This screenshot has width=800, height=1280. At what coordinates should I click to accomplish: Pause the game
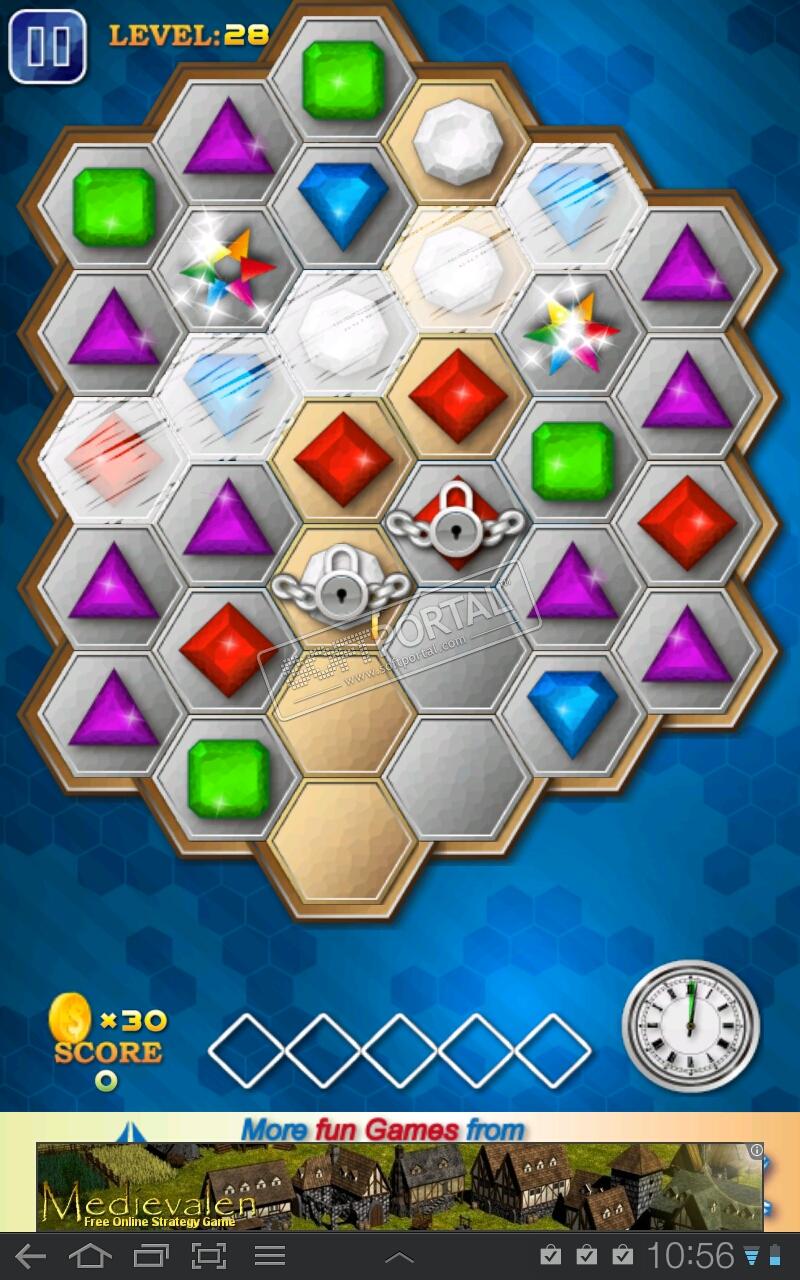(46, 46)
